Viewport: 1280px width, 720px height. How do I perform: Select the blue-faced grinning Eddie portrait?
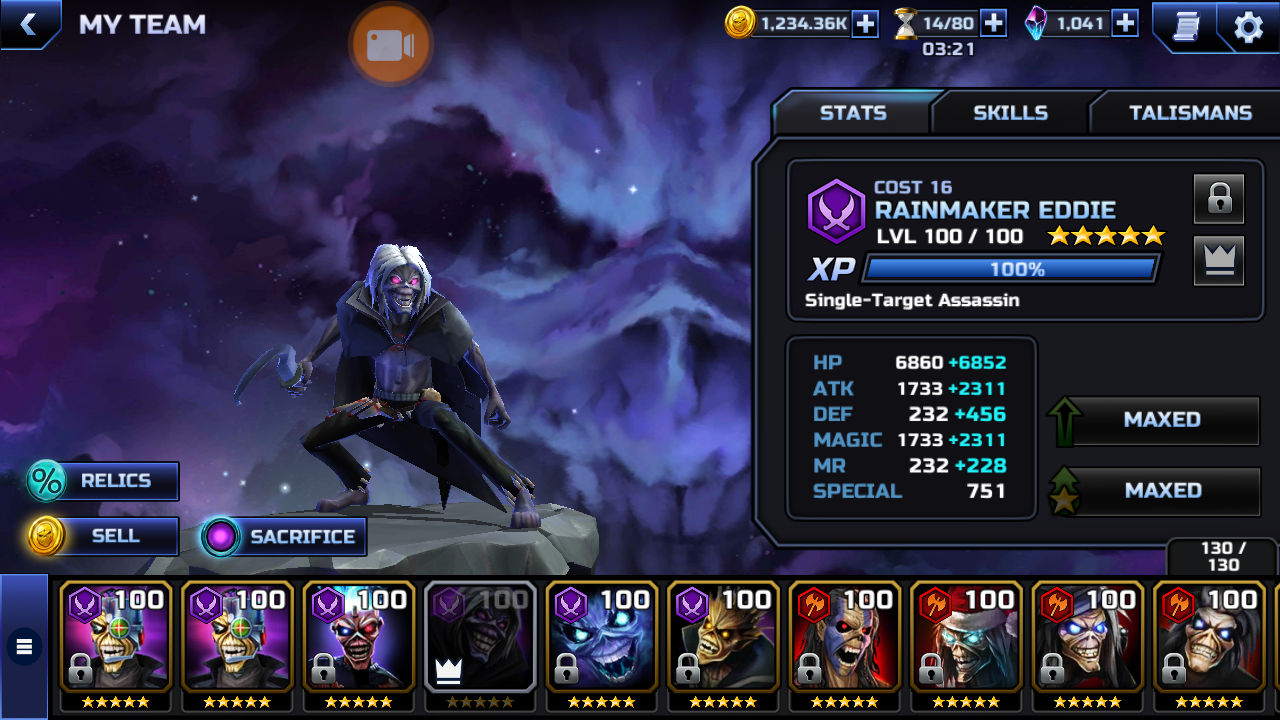601,637
